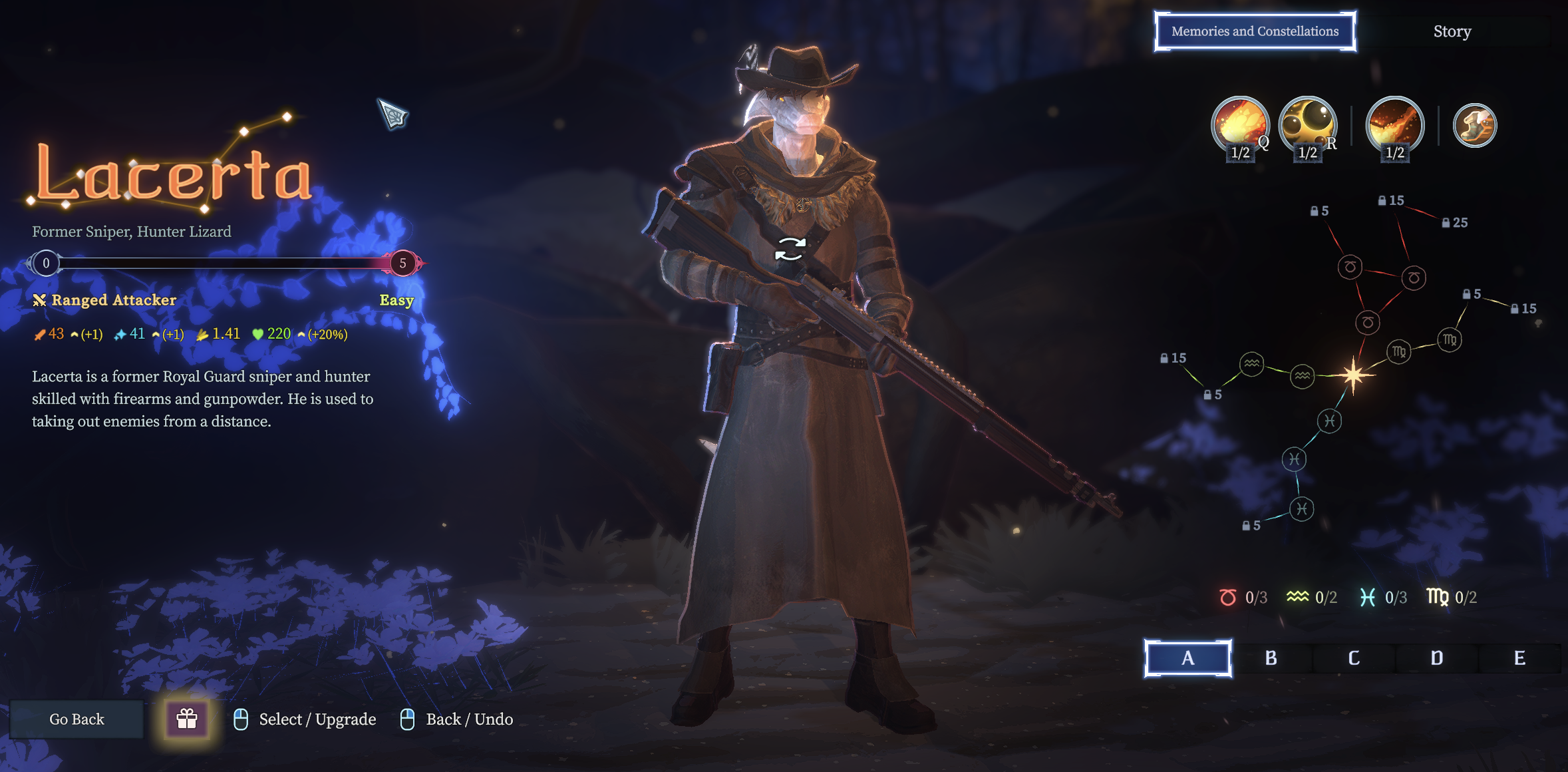Go Back to the previous screen
The width and height of the screenshot is (1568, 772).
pyautogui.click(x=77, y=719)
